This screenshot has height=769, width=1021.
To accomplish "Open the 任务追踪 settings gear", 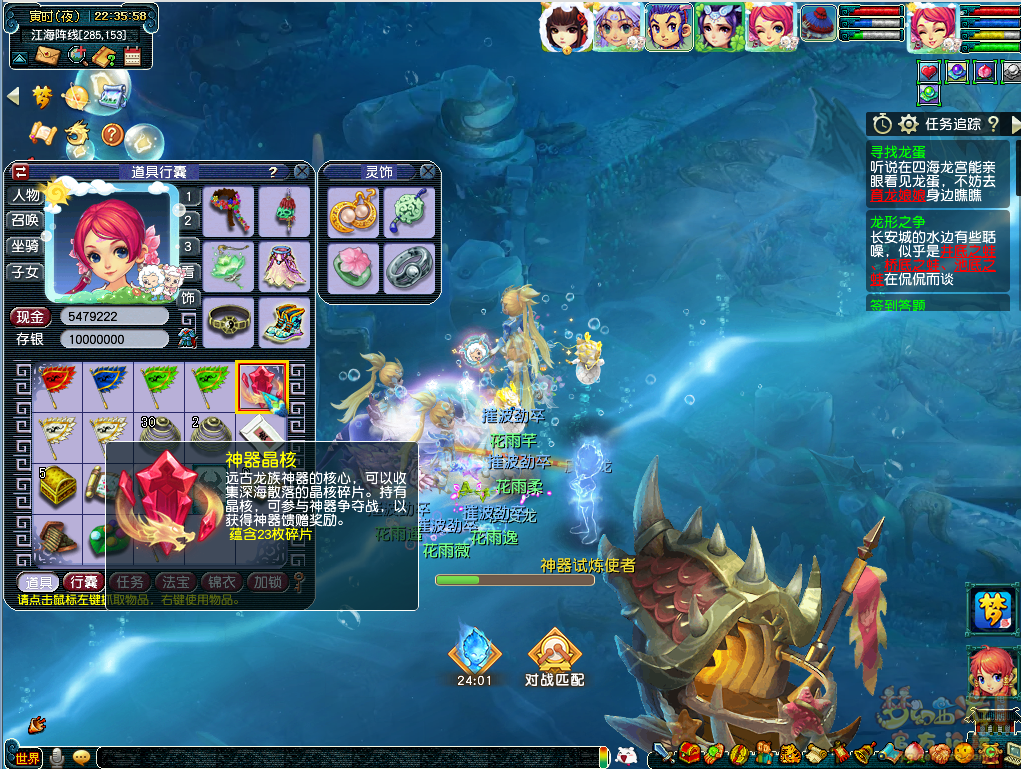I will tap(908, 124).
